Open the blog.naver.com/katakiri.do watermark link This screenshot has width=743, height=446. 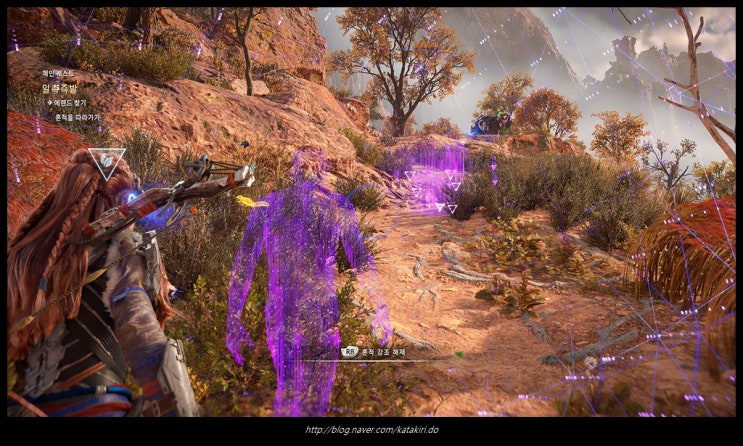[371, 431]
